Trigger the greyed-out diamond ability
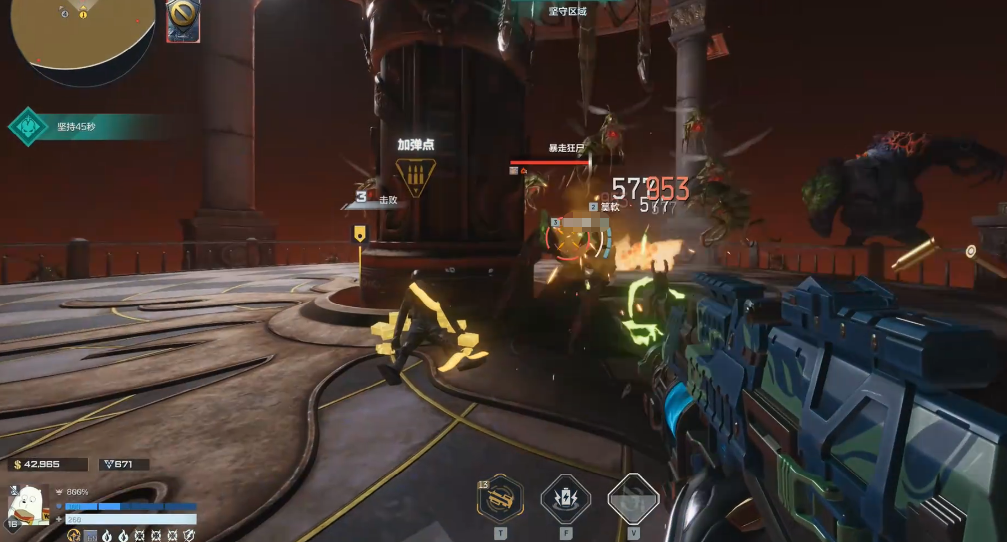Screen dimensions: 1007x542 point(632,497)
